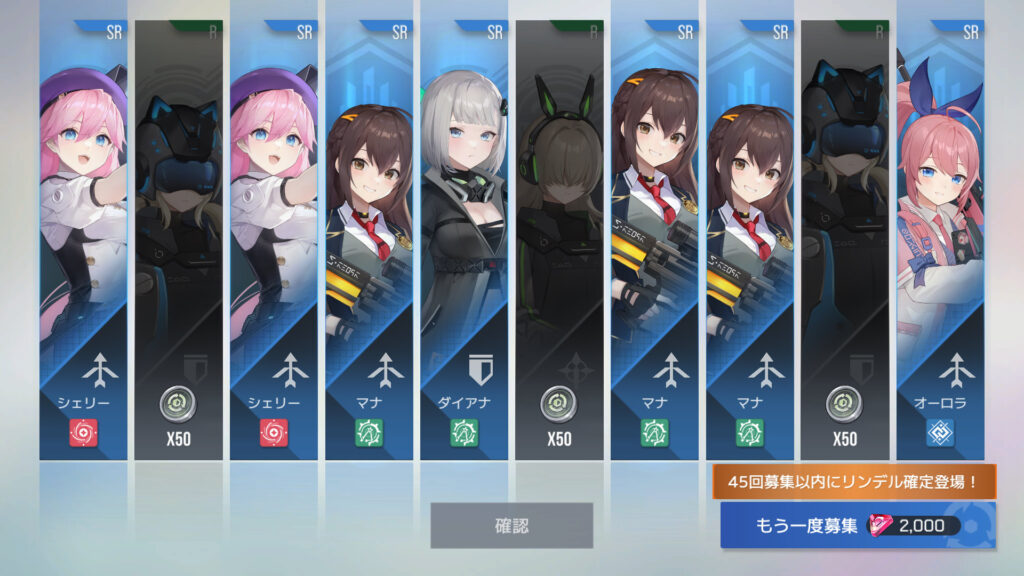Select the ダイアナ character card
Screen dimensions: 1024x576
464,240
